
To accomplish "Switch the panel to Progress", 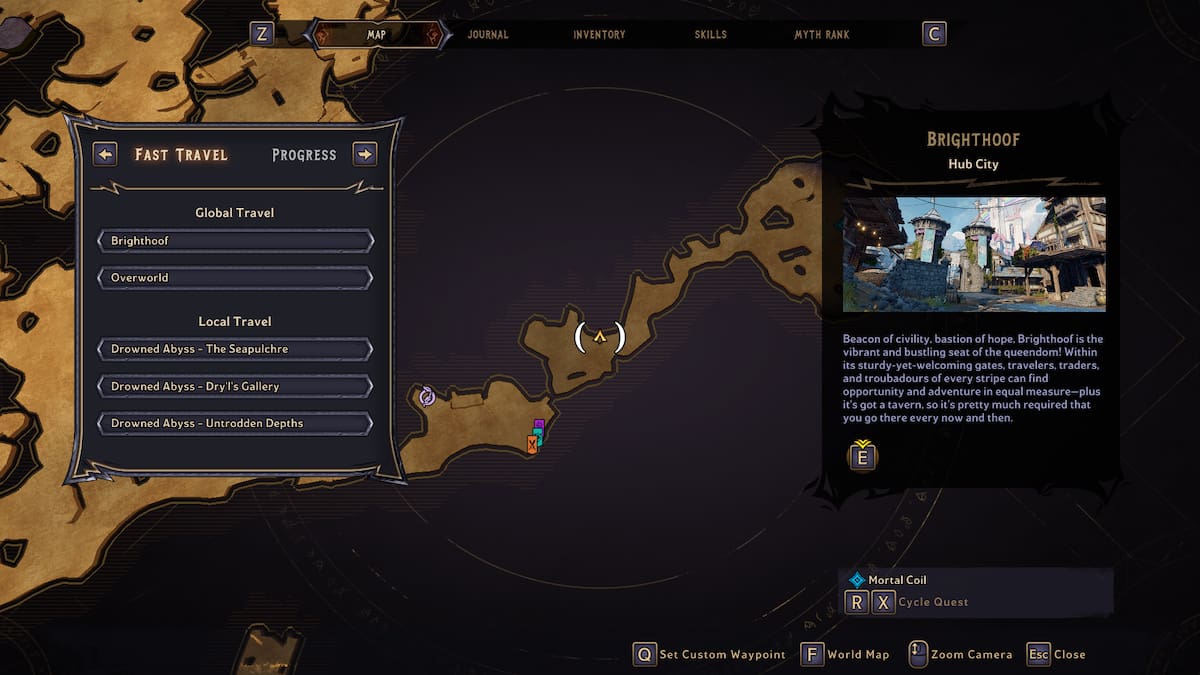I will click(304, 155).
